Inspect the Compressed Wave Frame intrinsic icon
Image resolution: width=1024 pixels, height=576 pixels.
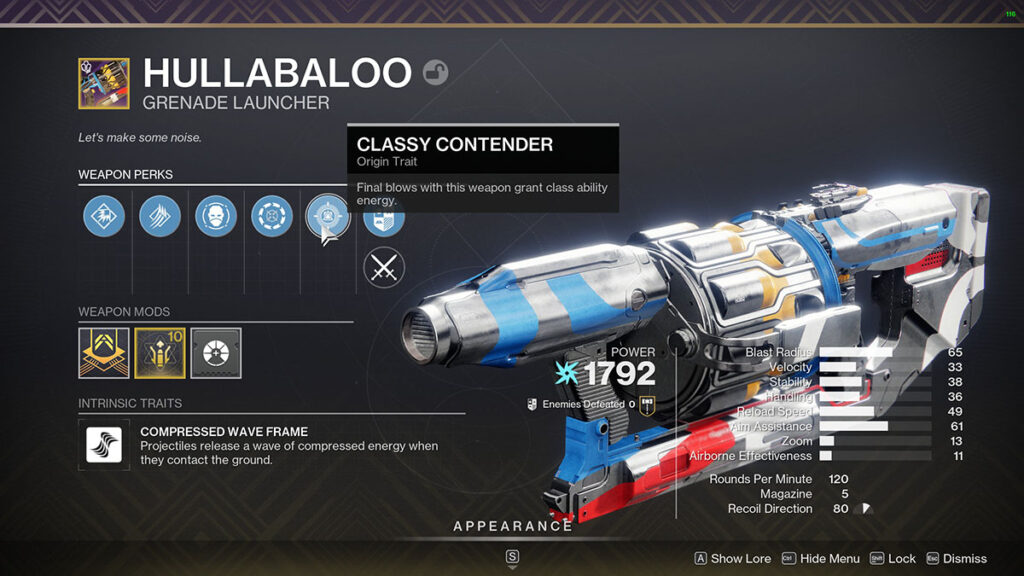(x=104, y=444)
